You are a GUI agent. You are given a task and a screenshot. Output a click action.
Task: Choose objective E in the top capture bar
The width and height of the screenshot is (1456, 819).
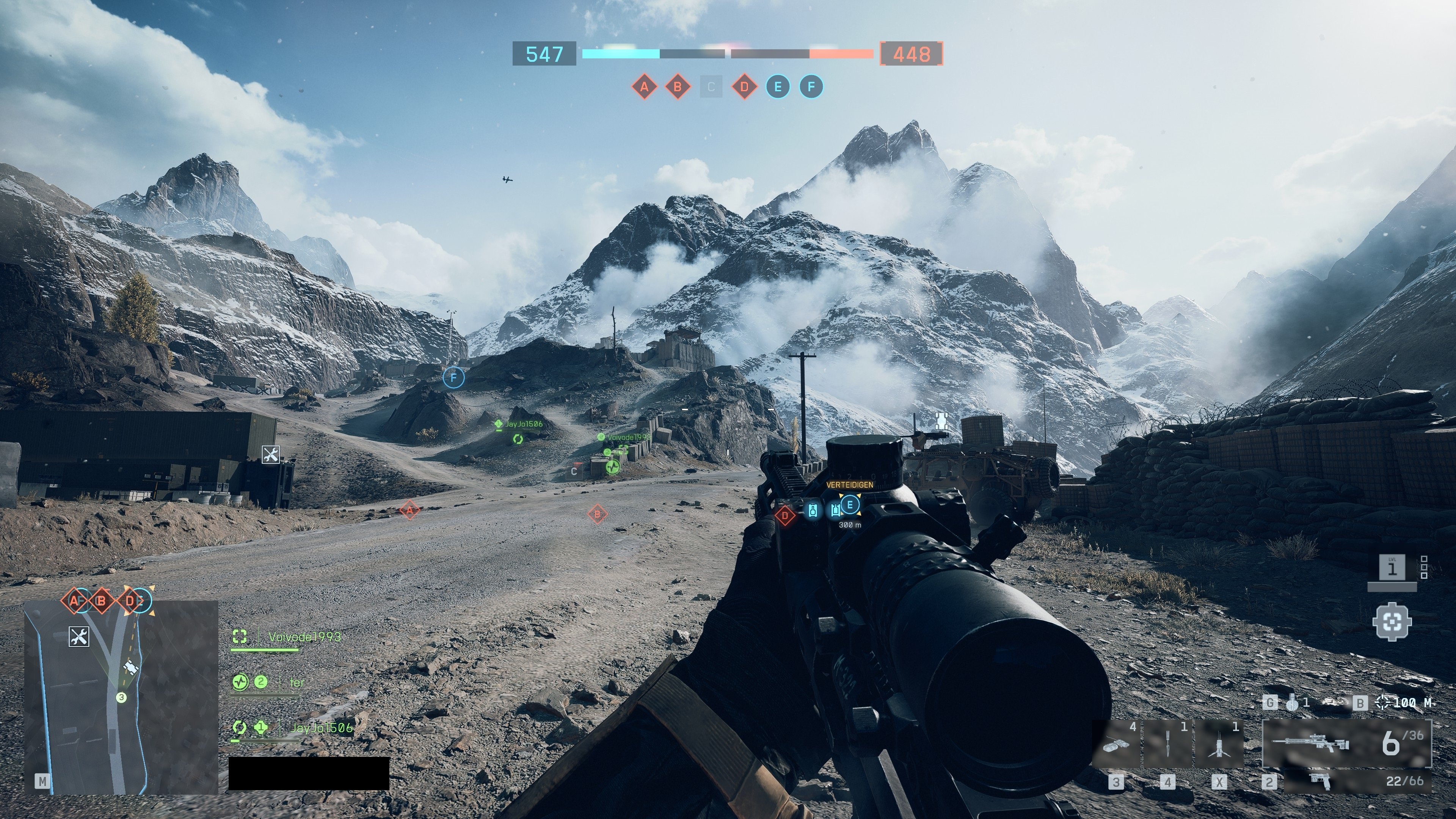click(x=778, y=87)
